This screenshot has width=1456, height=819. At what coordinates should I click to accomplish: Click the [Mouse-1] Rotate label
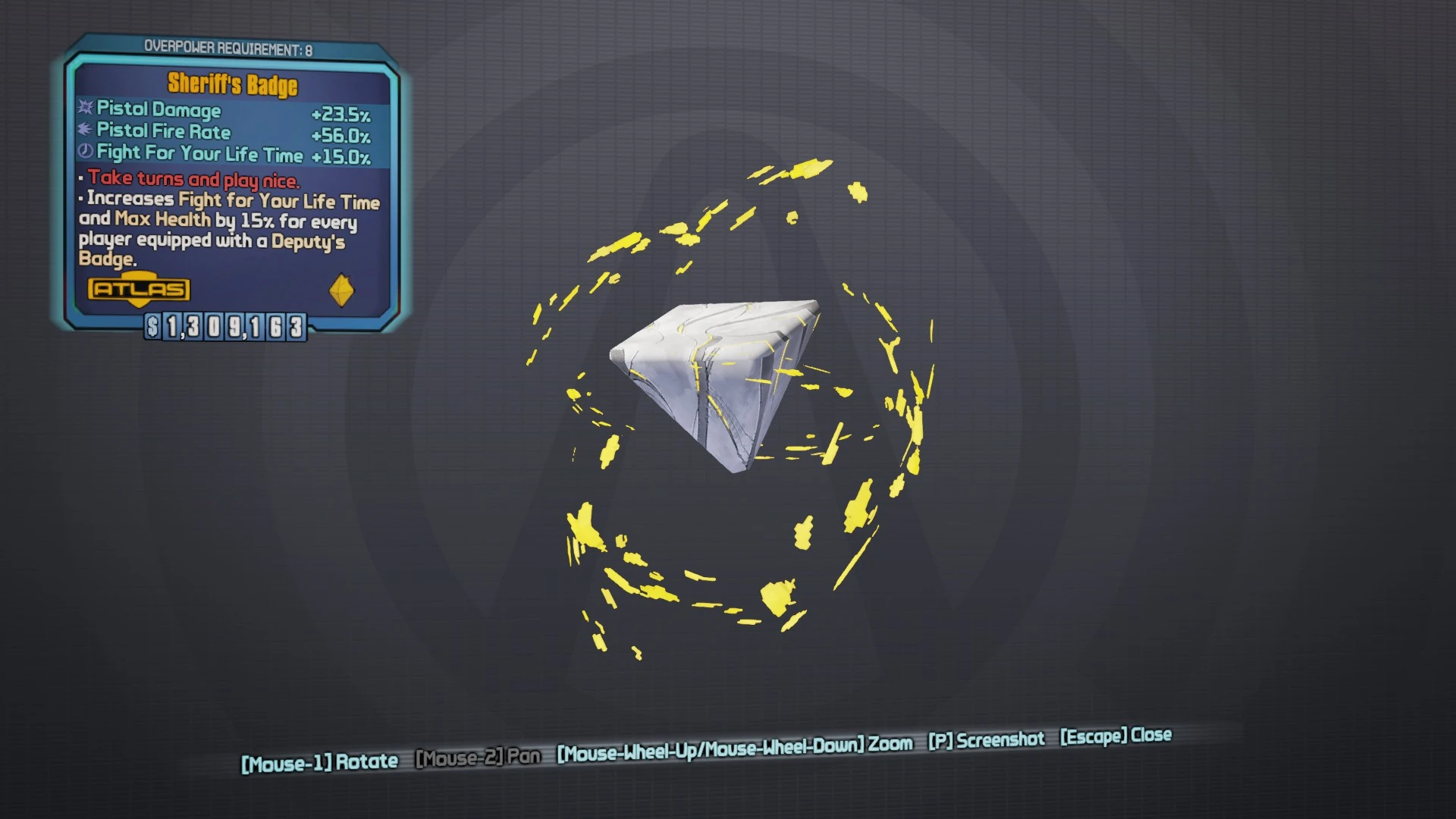tap(319, 761)
